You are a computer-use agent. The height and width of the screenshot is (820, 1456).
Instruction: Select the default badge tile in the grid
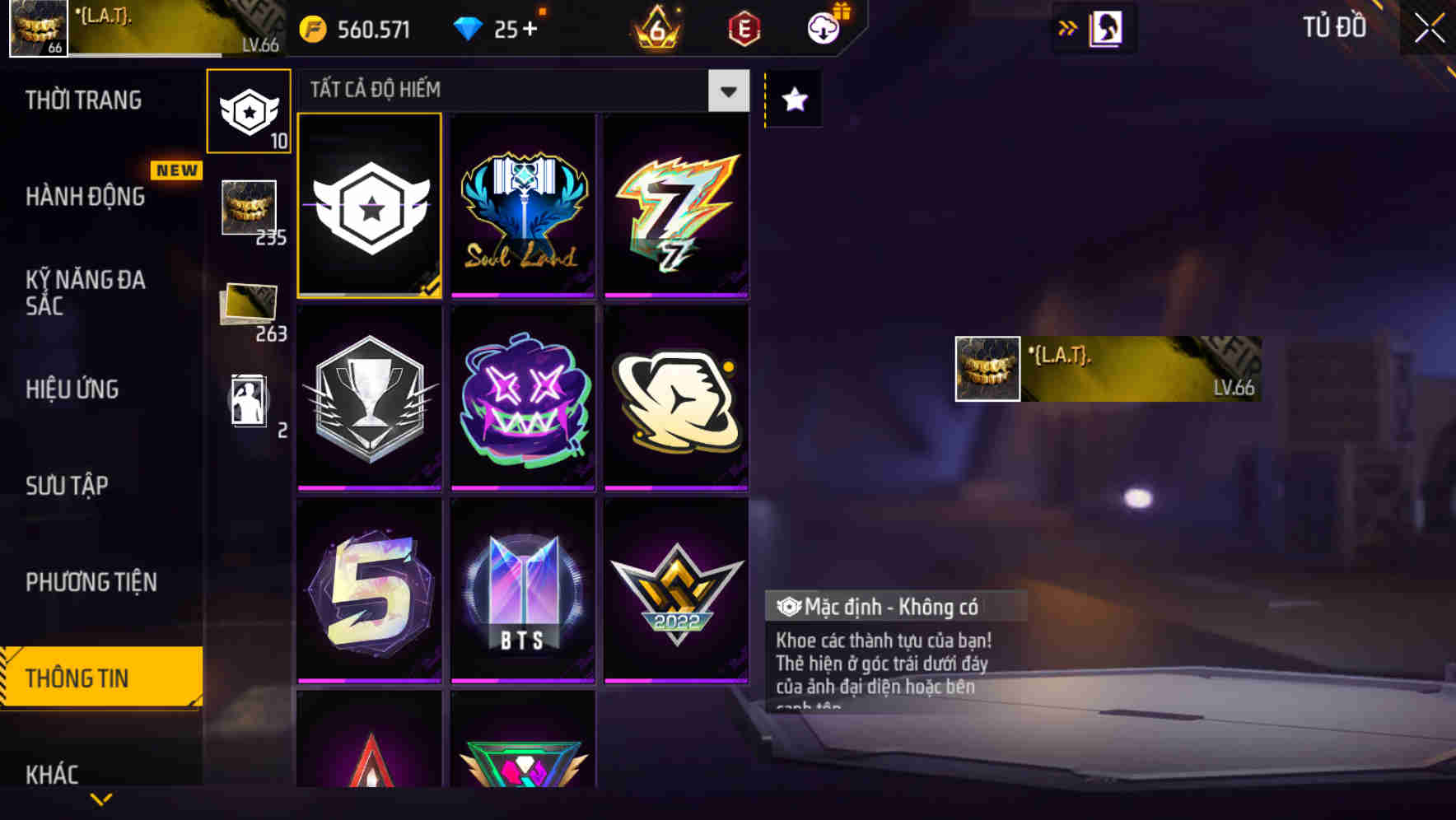(x=370, y=205)
